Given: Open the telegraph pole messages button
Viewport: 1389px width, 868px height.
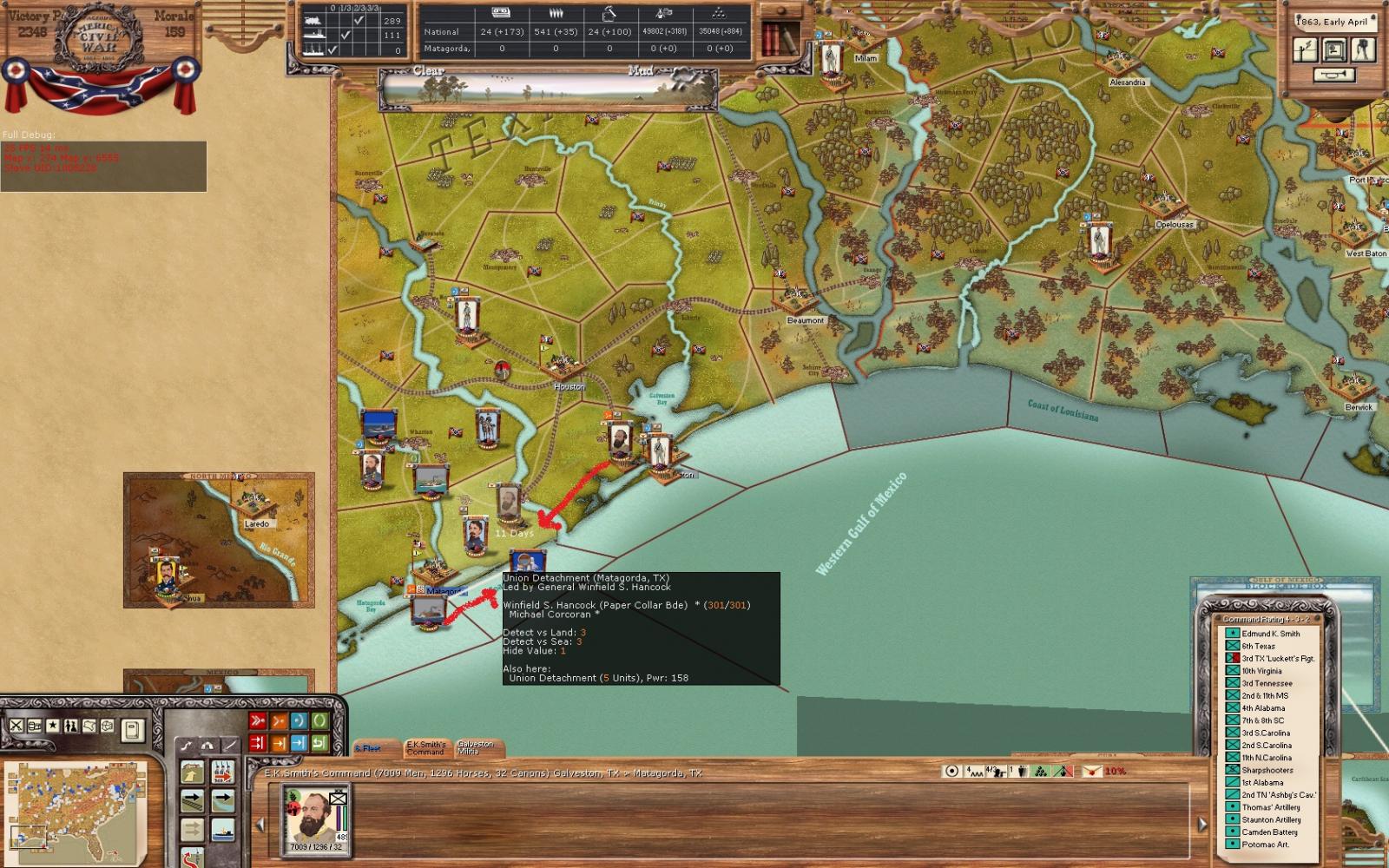Looking at the screenshot, I should click(1306, 50).
